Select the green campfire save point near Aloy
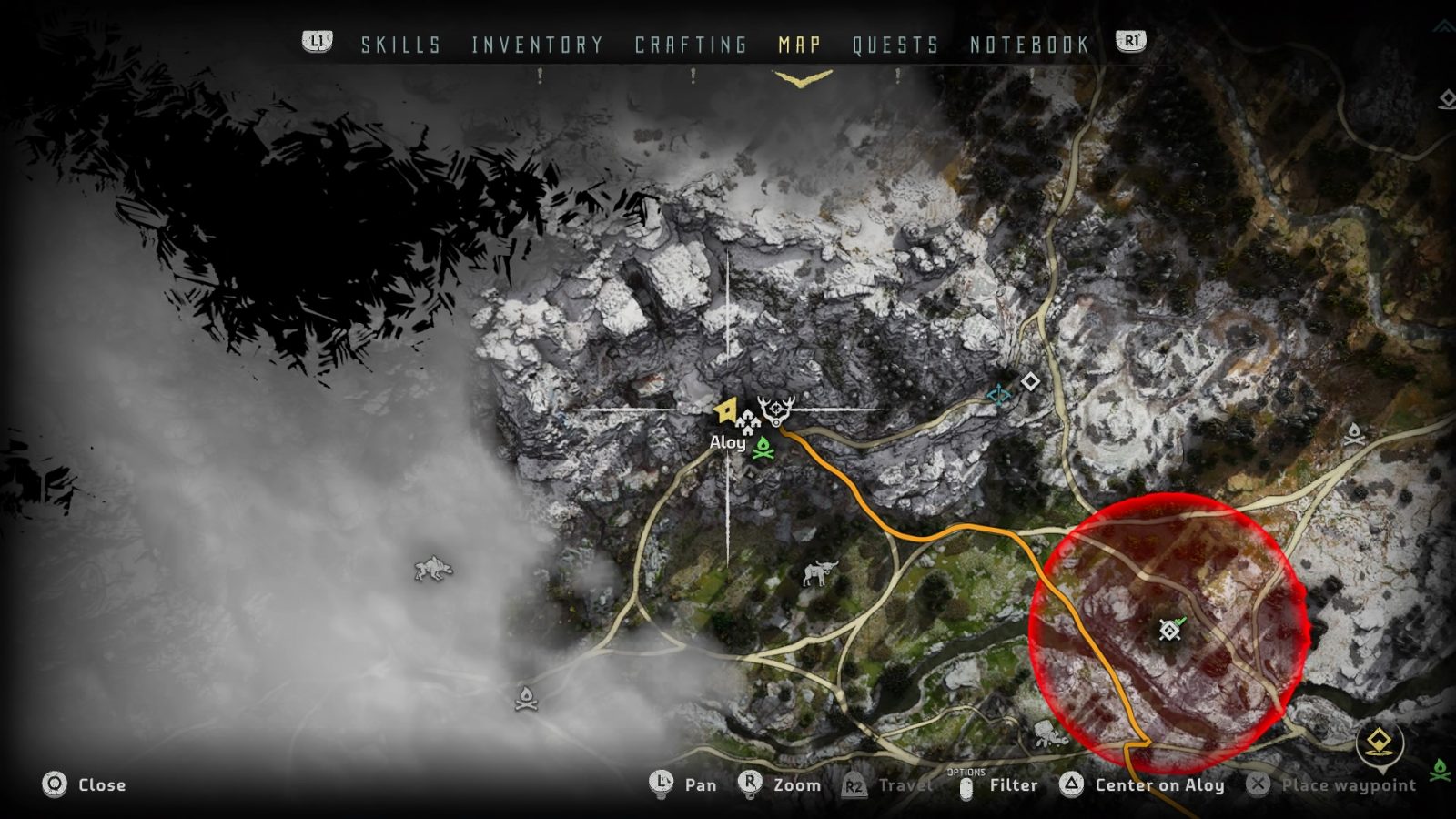Image resolution: width=1456 pixels, height=819 pixels. pos(763,447)
